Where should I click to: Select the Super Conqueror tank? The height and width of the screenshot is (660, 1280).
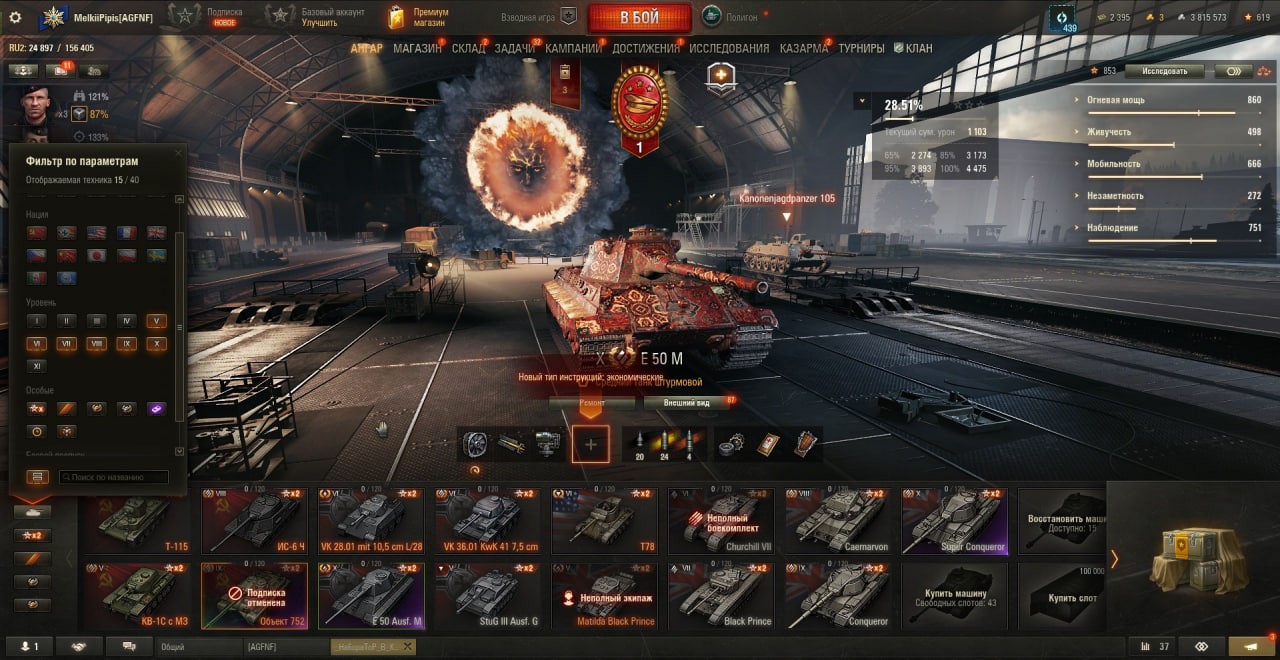[954, 522]
